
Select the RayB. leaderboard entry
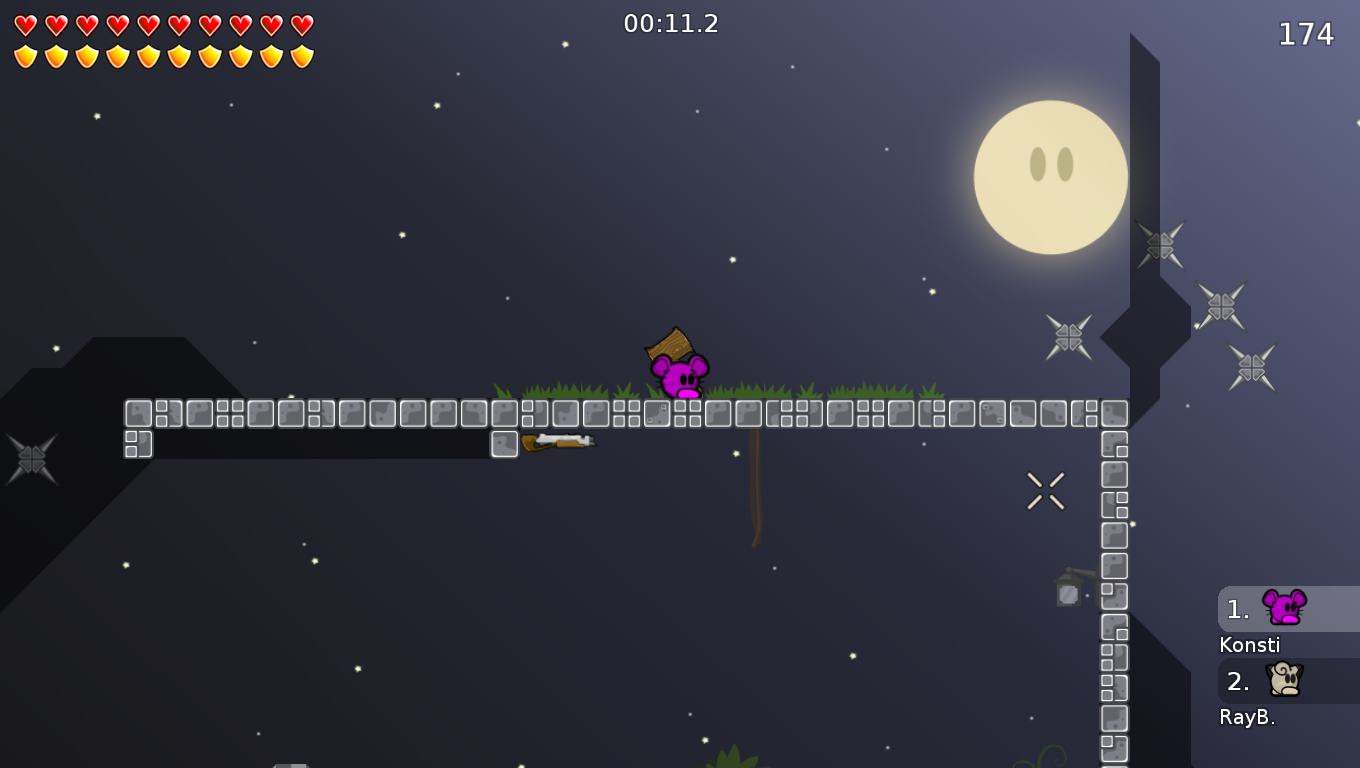[1248, 716]
